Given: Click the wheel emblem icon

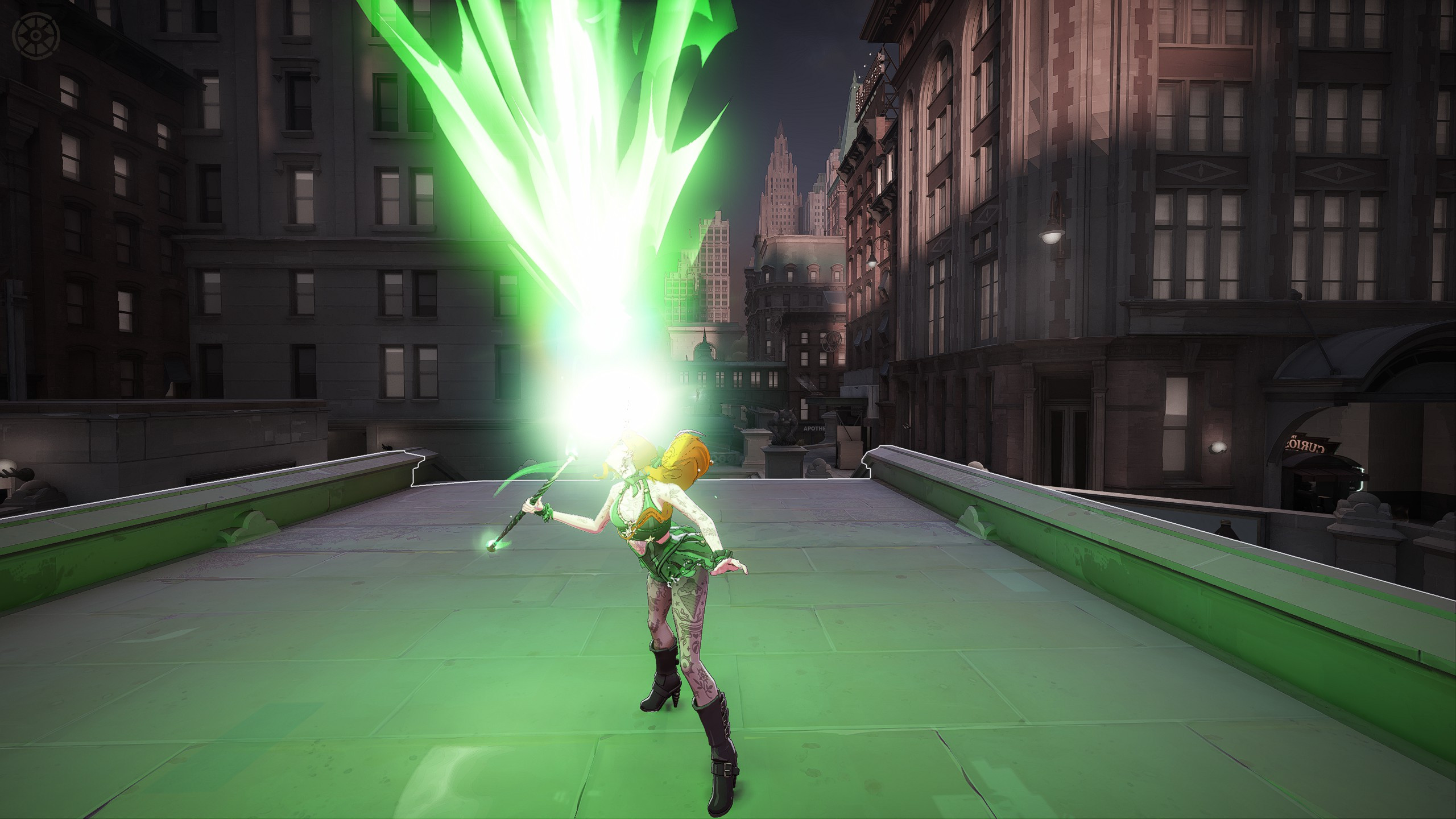Looking at the screenshot, I should [36, 35].
